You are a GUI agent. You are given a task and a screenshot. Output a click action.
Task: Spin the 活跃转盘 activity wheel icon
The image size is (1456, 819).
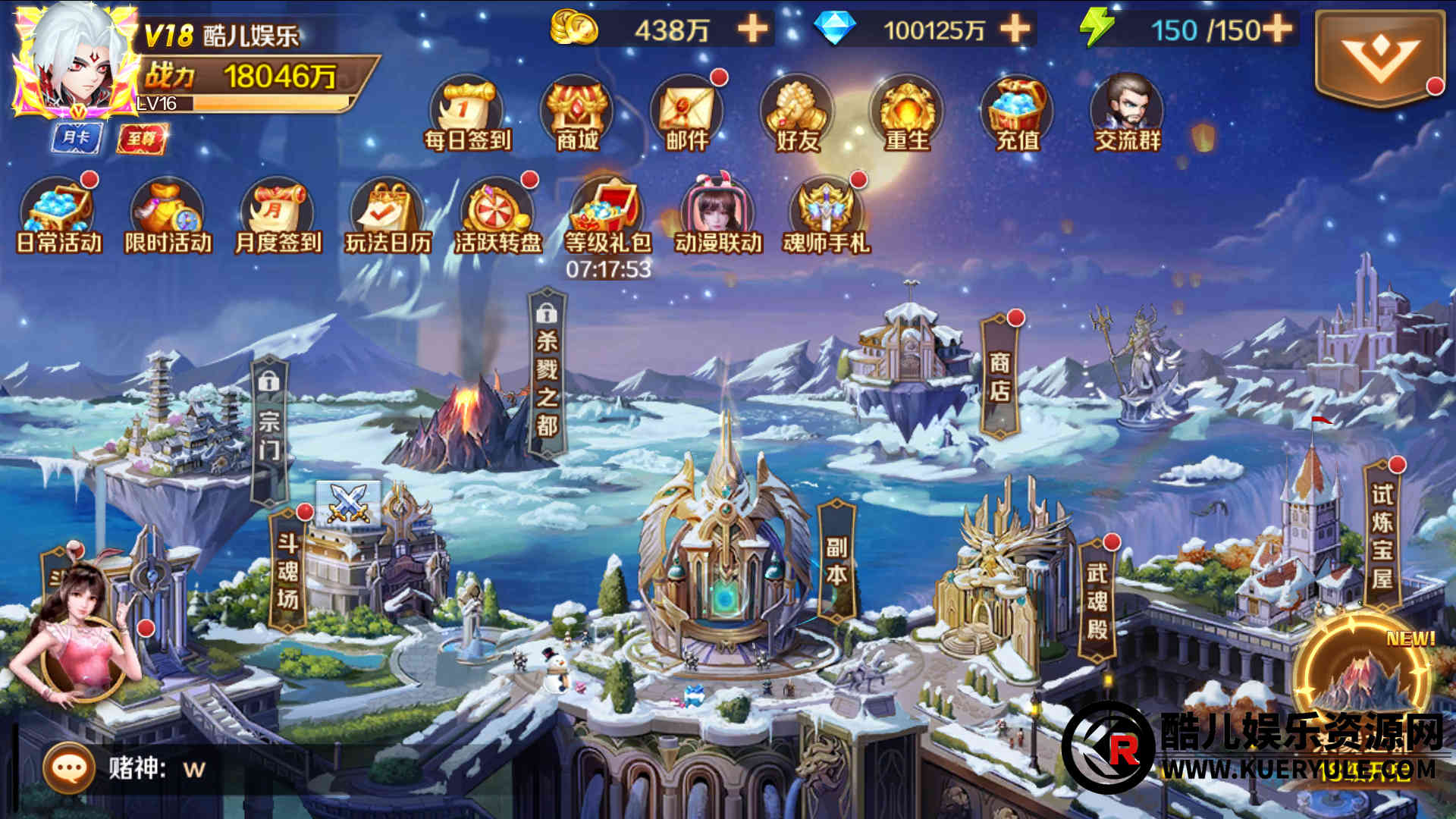(497, 215)
